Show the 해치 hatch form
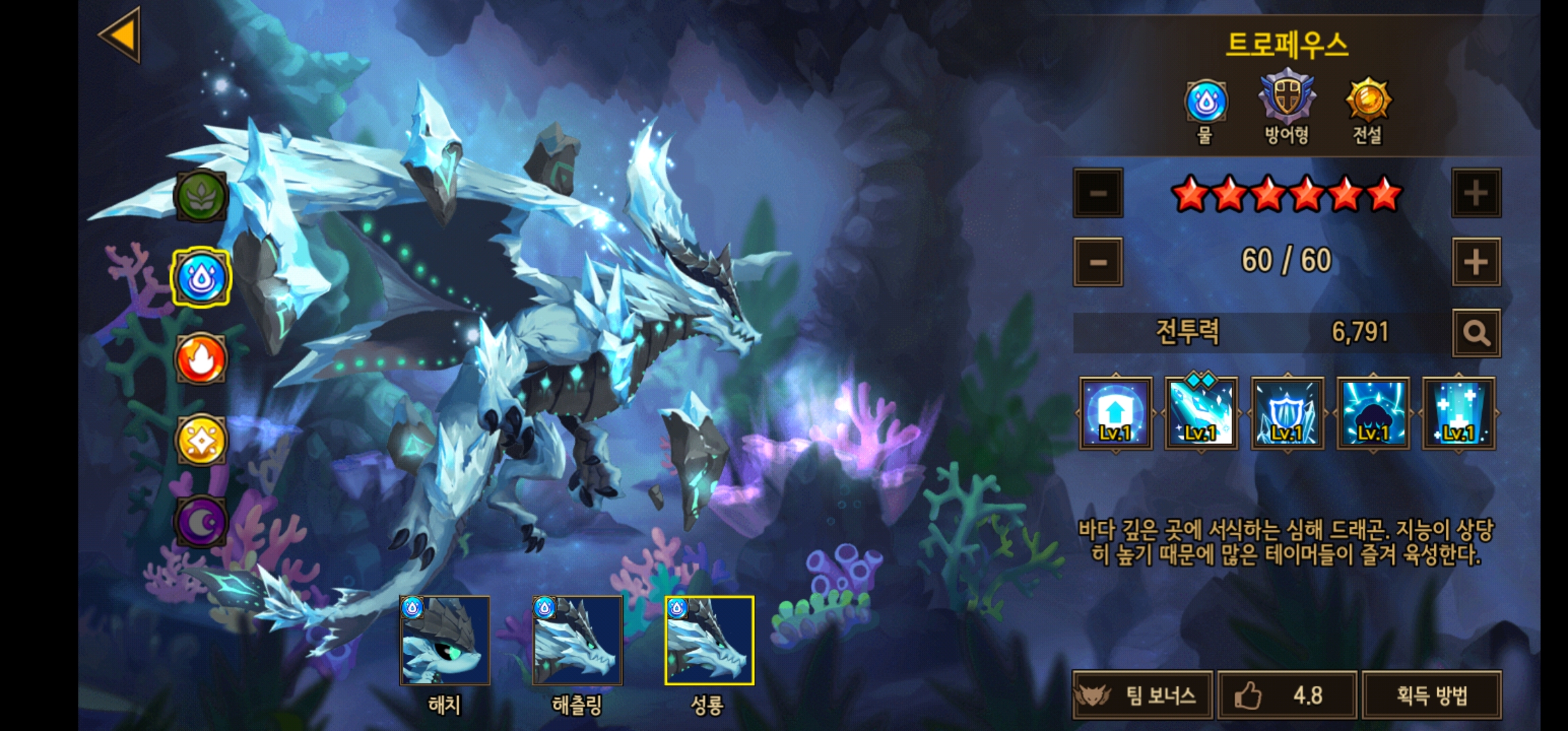The height and width of the screenshot is (731, 1568). (x=445, y=641)
